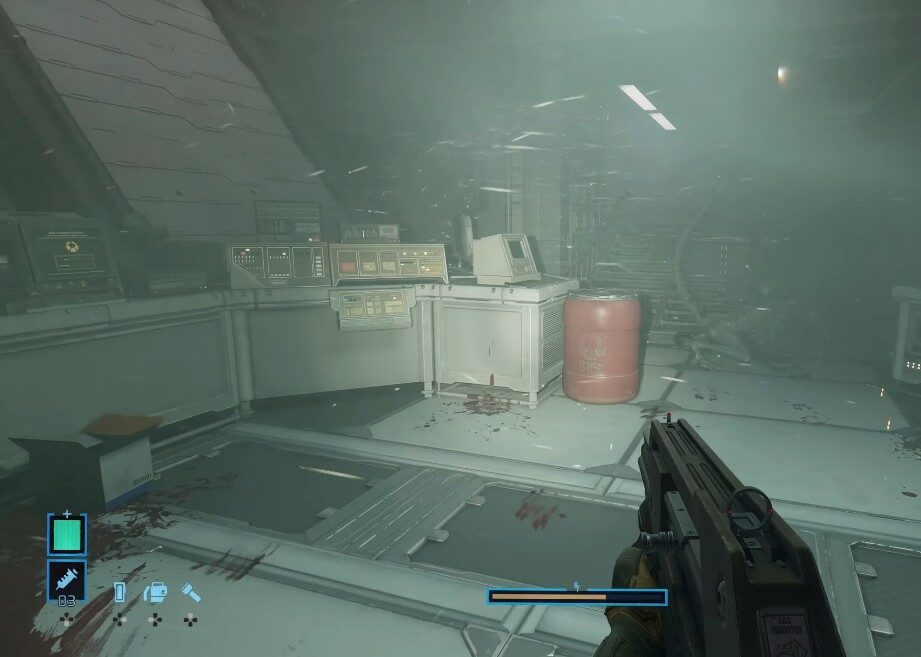Open the handheld tablet device icon
Image resolution: width=921 pixels, height=657 pixels.
(120, 592)
